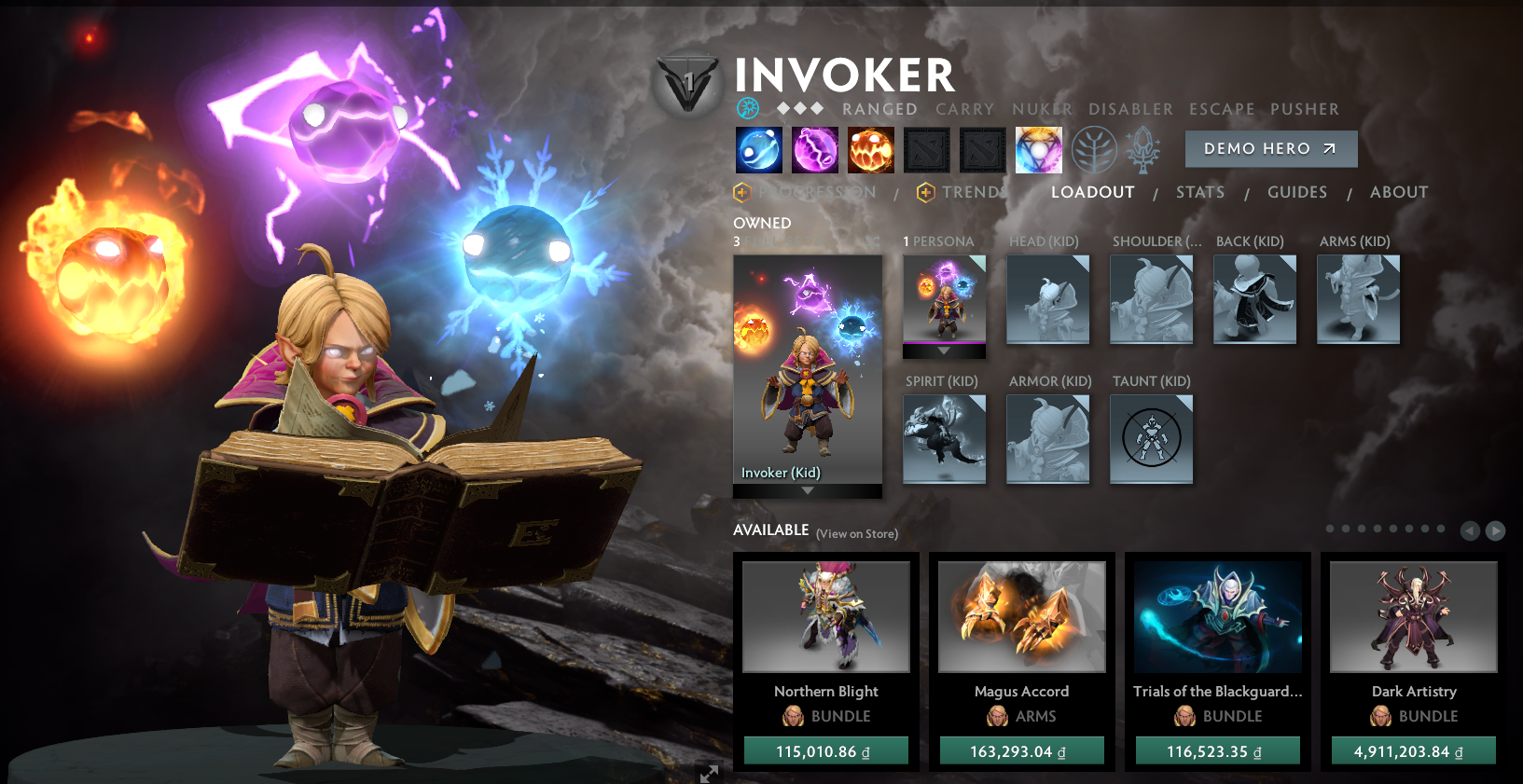Select the Exort ability icon

[x=870, y=149]
